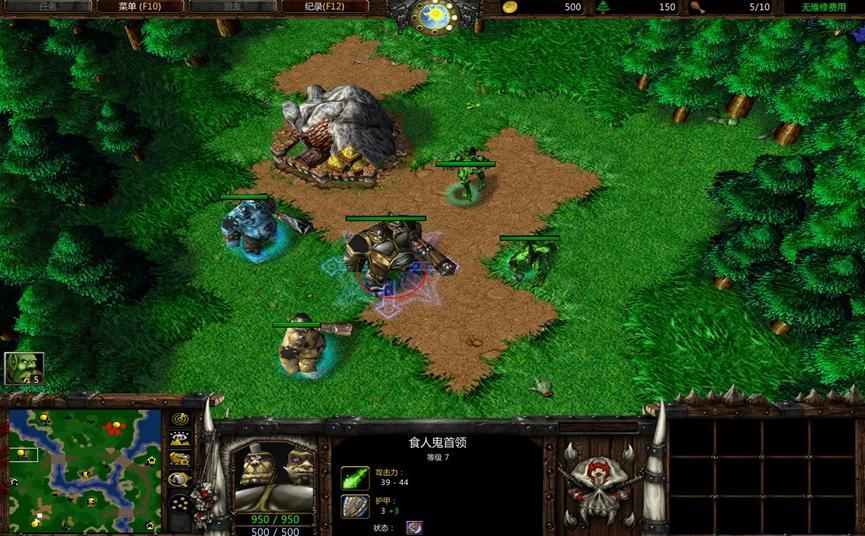Image resolution: width=865 pixels, height=536 pixels.
Task: Click the gold coin resource icon
Action: pyautogui.click(x=509, y=7)
